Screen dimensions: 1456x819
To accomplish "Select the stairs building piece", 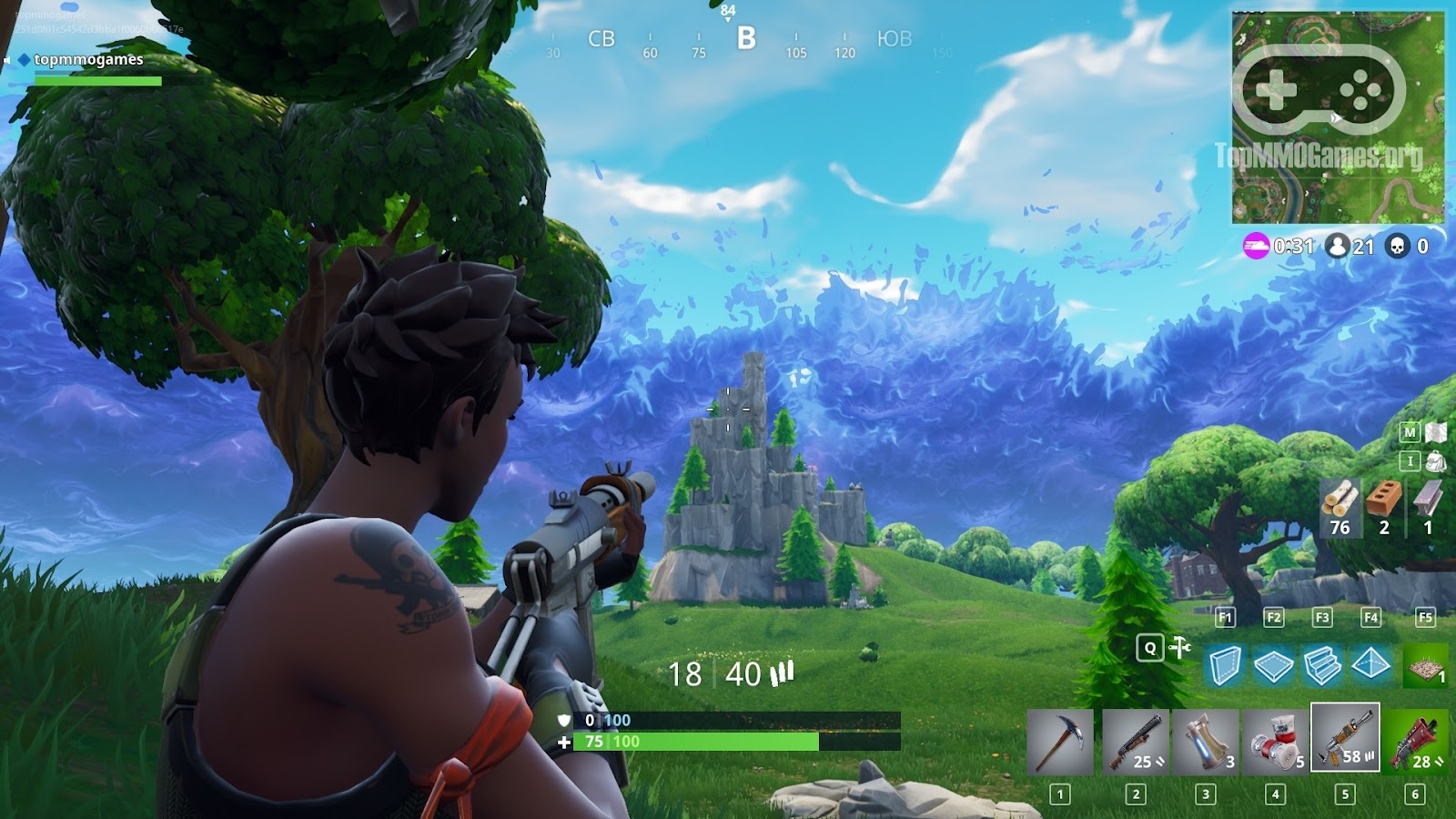I will coord(1321,665).
